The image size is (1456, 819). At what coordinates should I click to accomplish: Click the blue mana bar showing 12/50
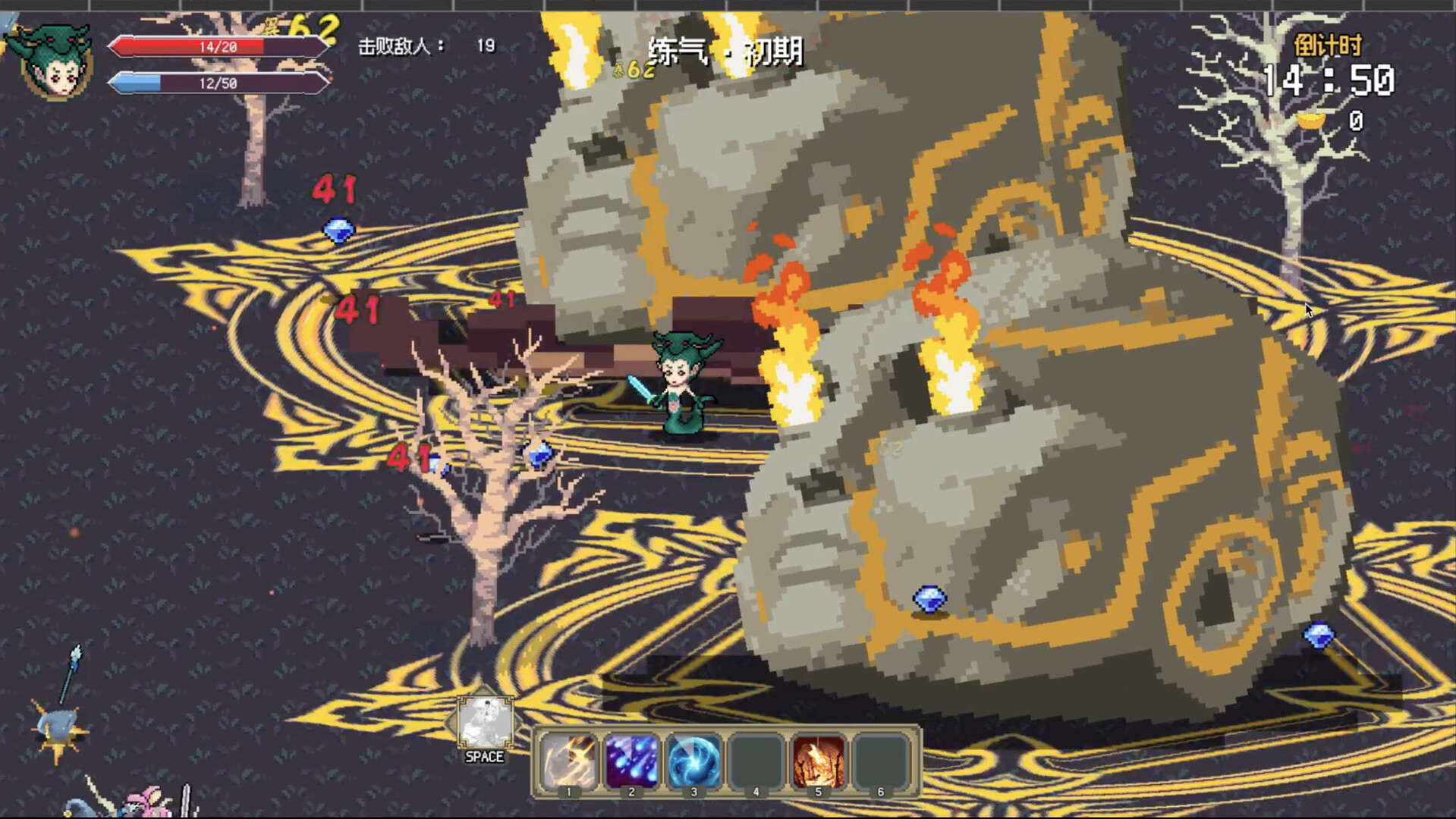click(216, 83)
